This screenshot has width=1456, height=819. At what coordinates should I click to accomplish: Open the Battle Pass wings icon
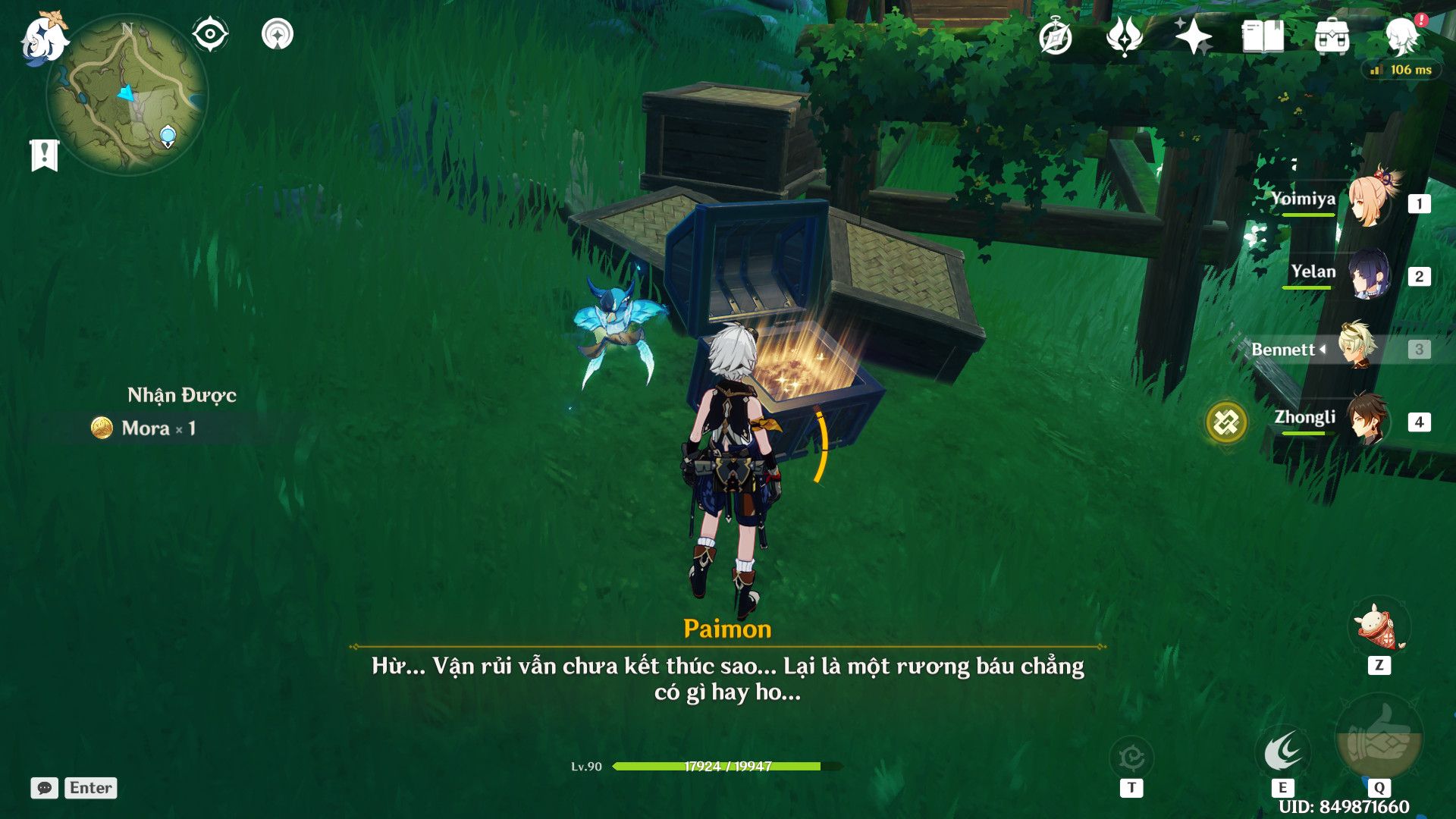(x=1125, y=33)
